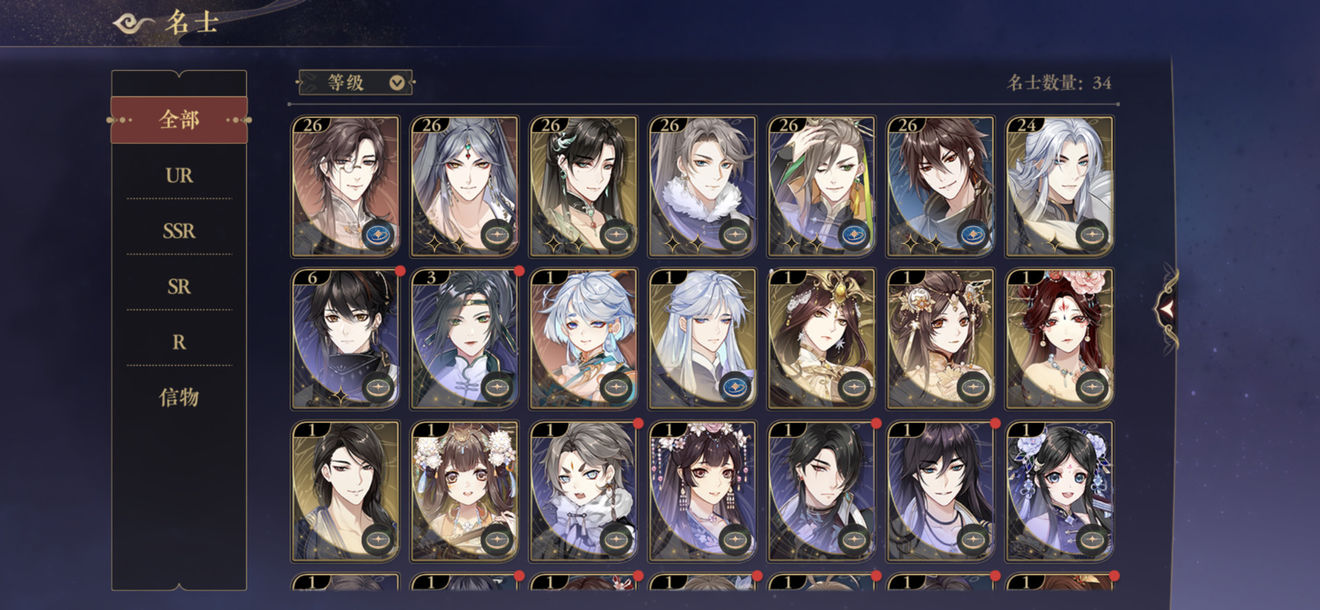Show only SSR characters
Image resolution: width=1320 pixels, height=610 pixels.
[179, 231]
